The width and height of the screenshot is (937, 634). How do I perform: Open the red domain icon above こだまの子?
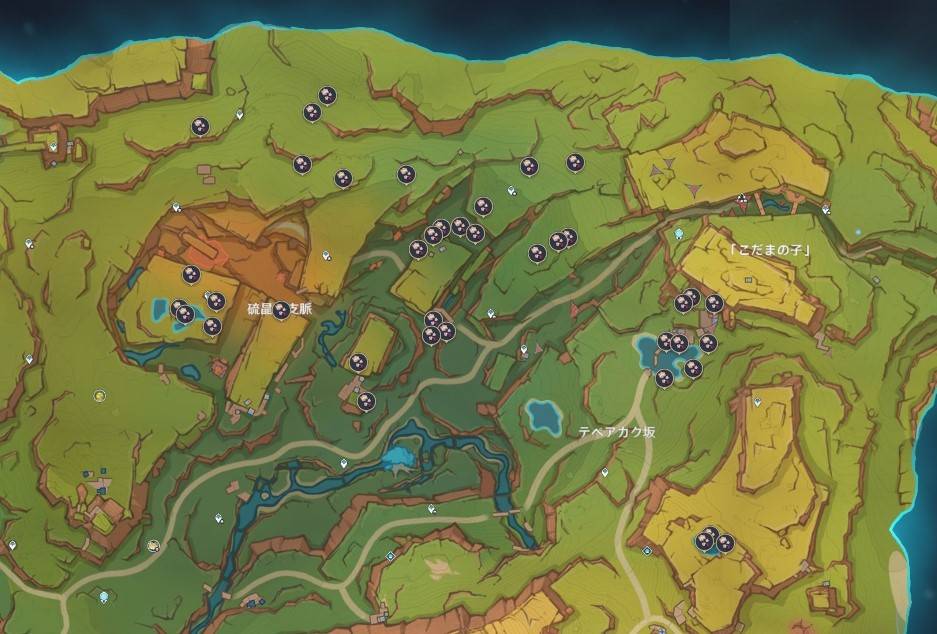pos(741,200)
